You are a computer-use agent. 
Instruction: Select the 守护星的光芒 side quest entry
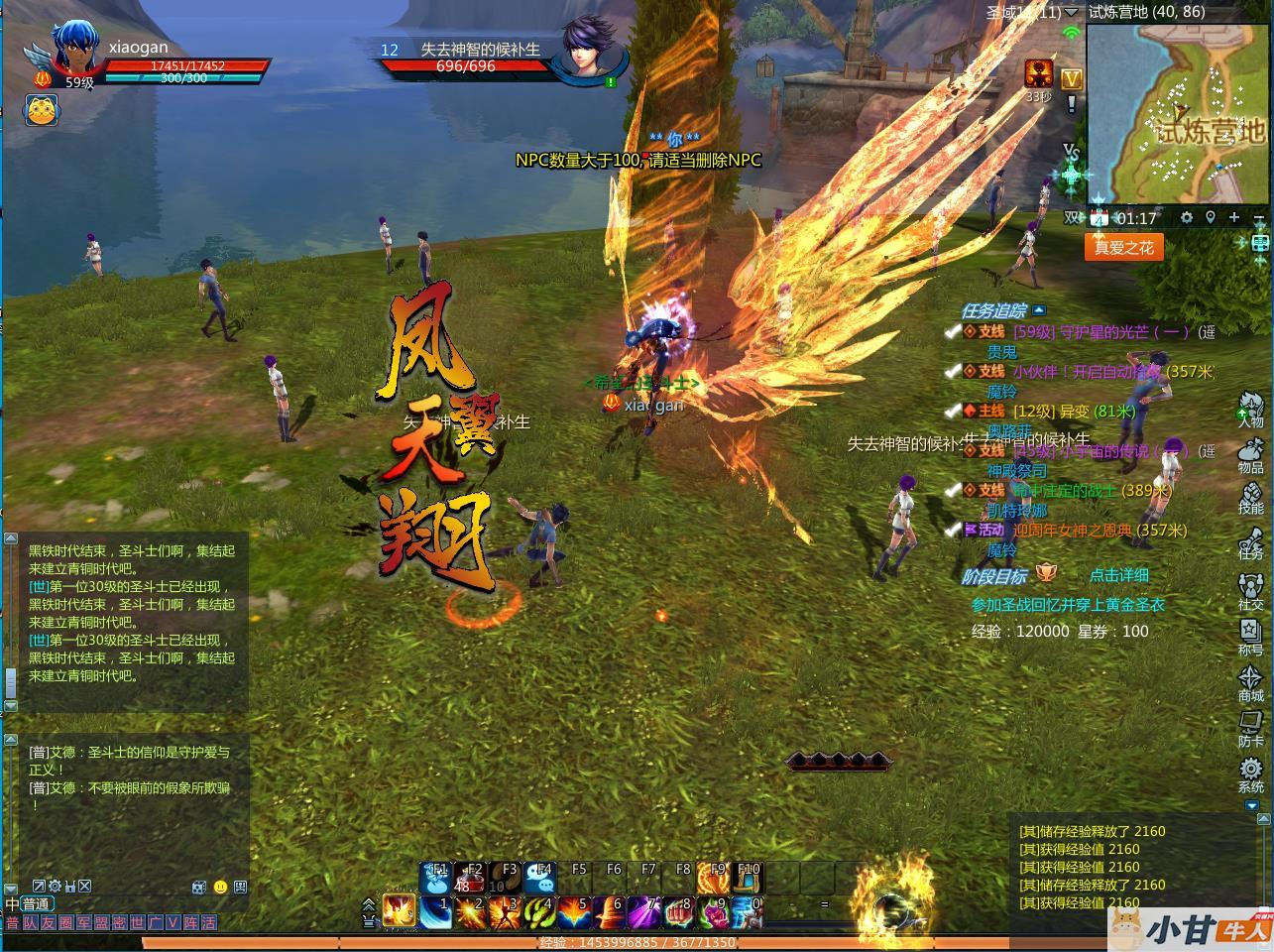[x=1100, y=332]
